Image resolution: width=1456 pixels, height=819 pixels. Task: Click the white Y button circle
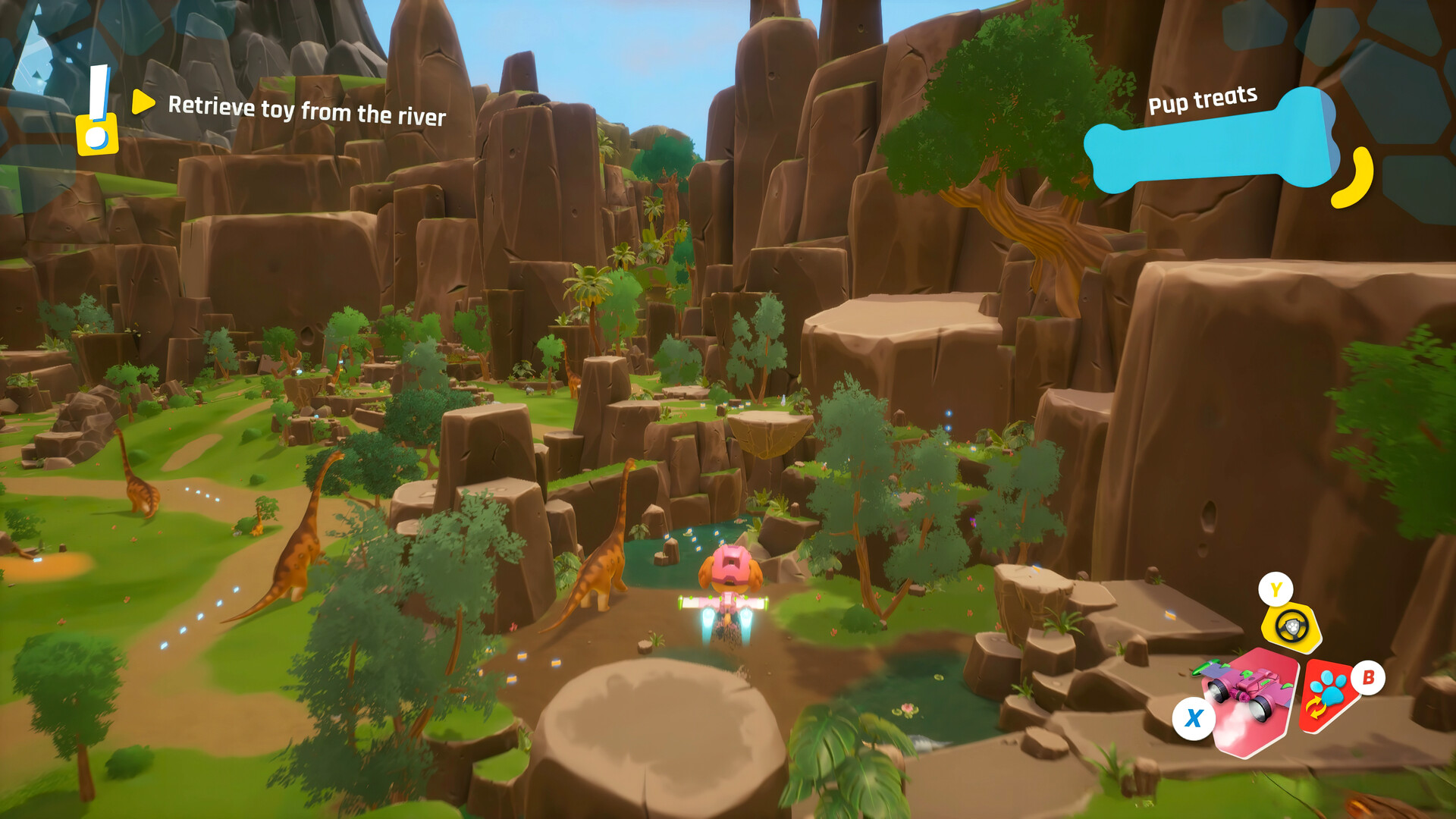pos(1276,588)
